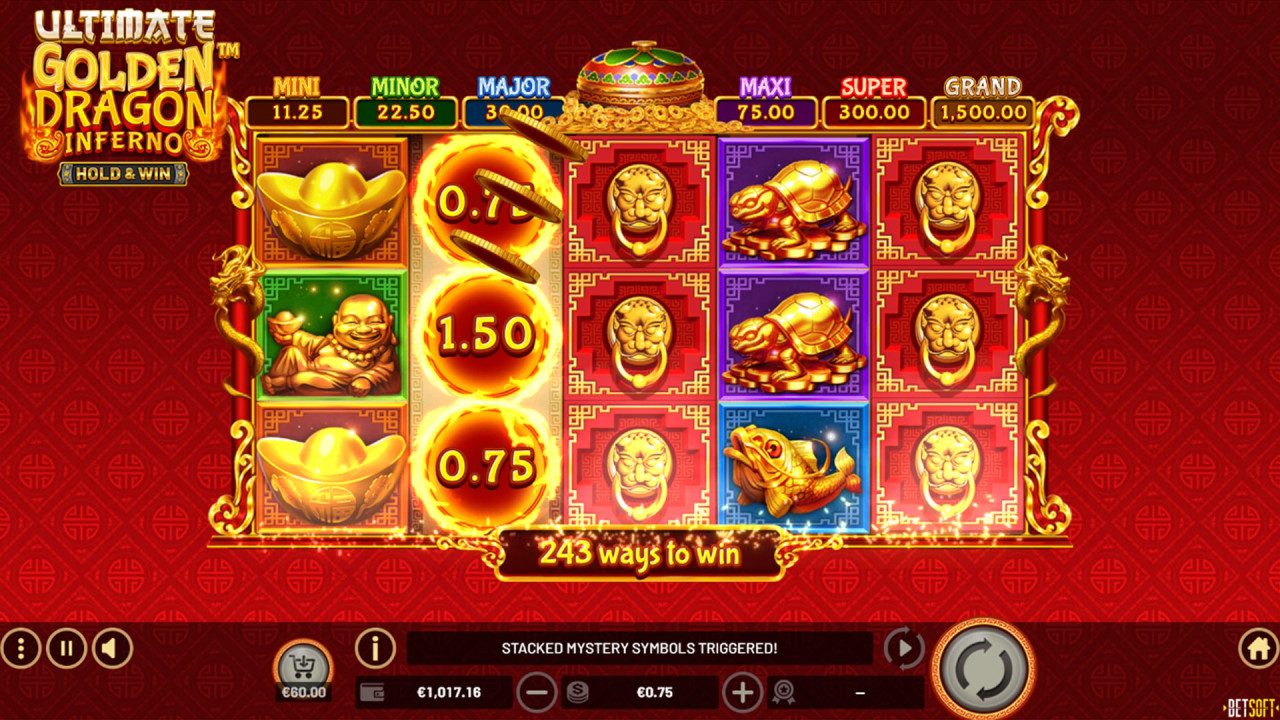Toggle autoplay with the circular play icon

[x=903, y=649]
